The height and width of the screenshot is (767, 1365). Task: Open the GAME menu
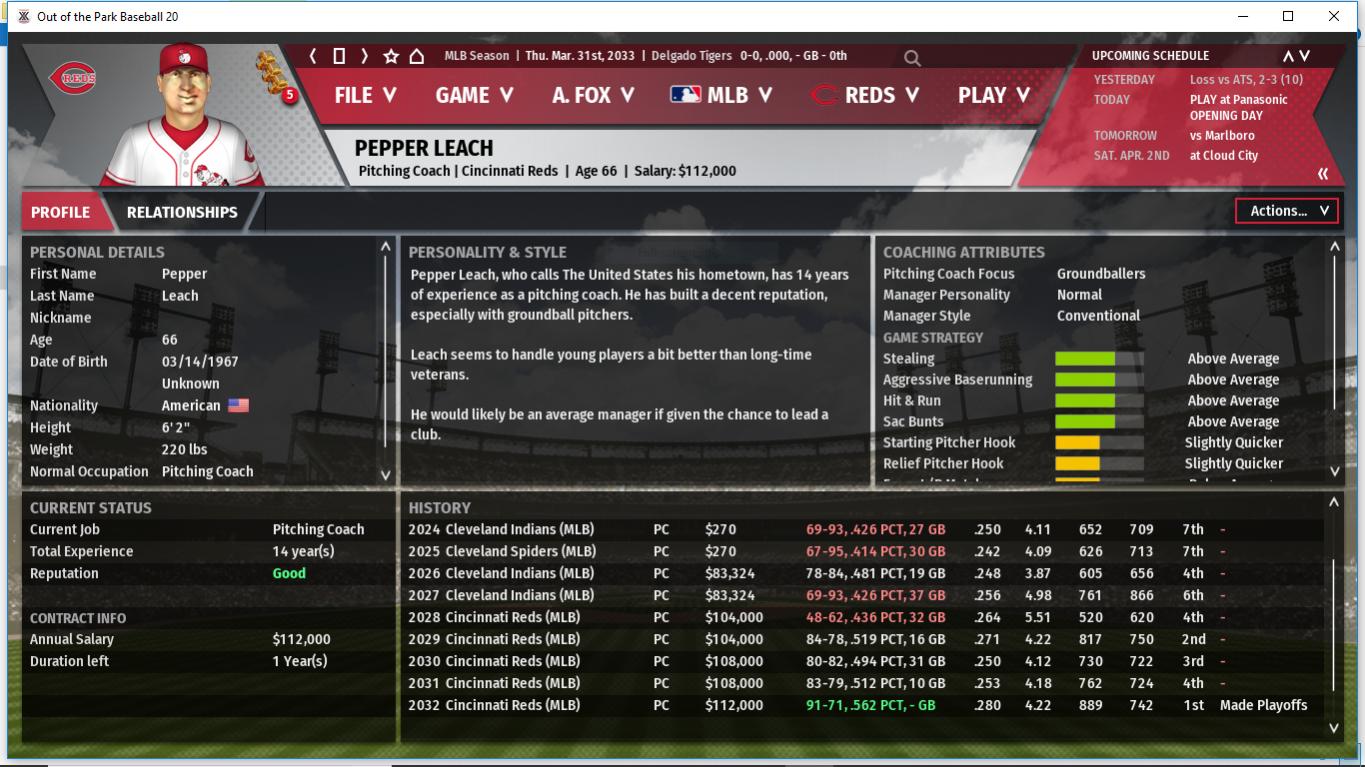[x=474, y=95]
